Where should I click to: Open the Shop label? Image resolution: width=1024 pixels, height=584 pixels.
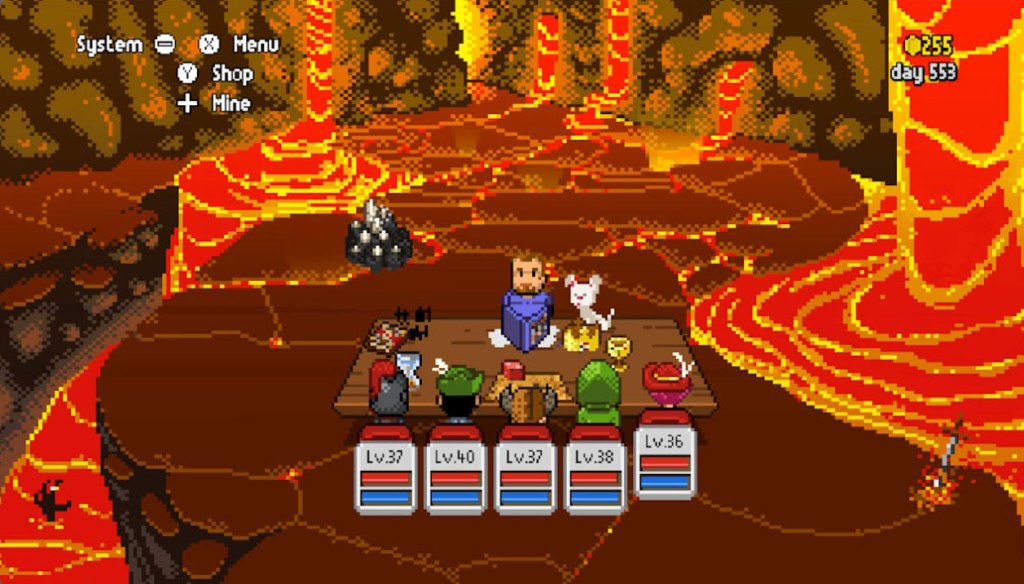[x=232, y=74]
